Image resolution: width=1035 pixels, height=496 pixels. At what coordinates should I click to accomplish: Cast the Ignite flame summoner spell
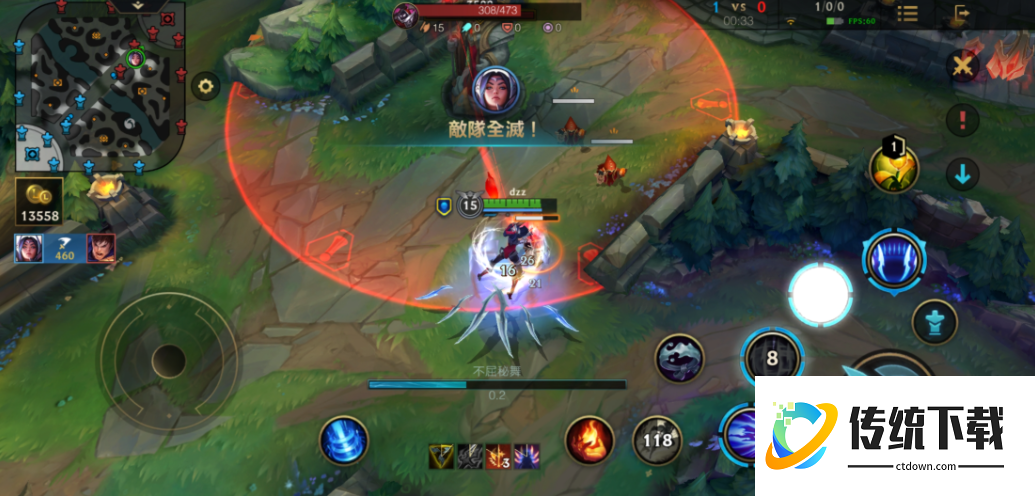(590, 440)
